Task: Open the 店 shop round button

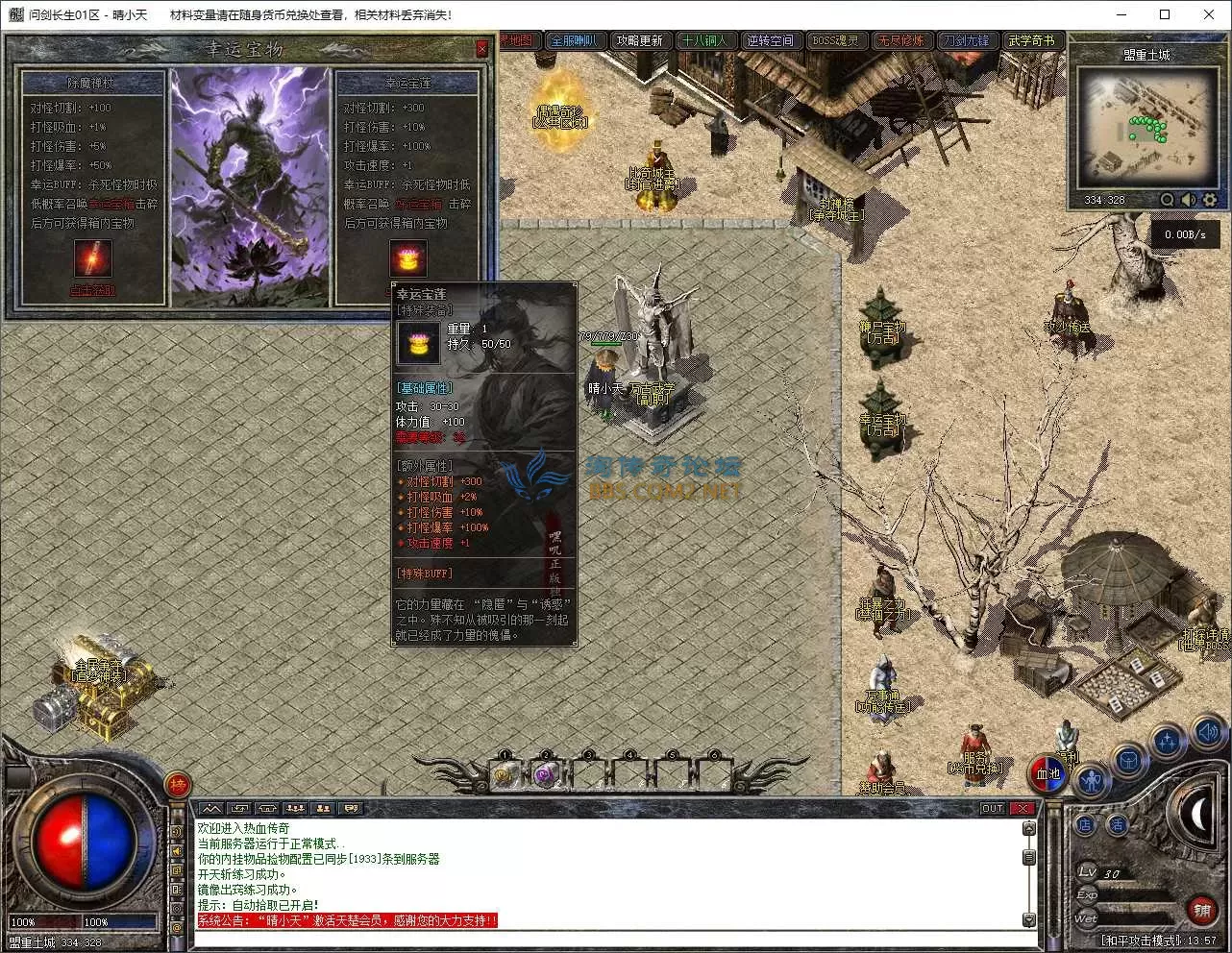Action: (x=1085, y=824)
